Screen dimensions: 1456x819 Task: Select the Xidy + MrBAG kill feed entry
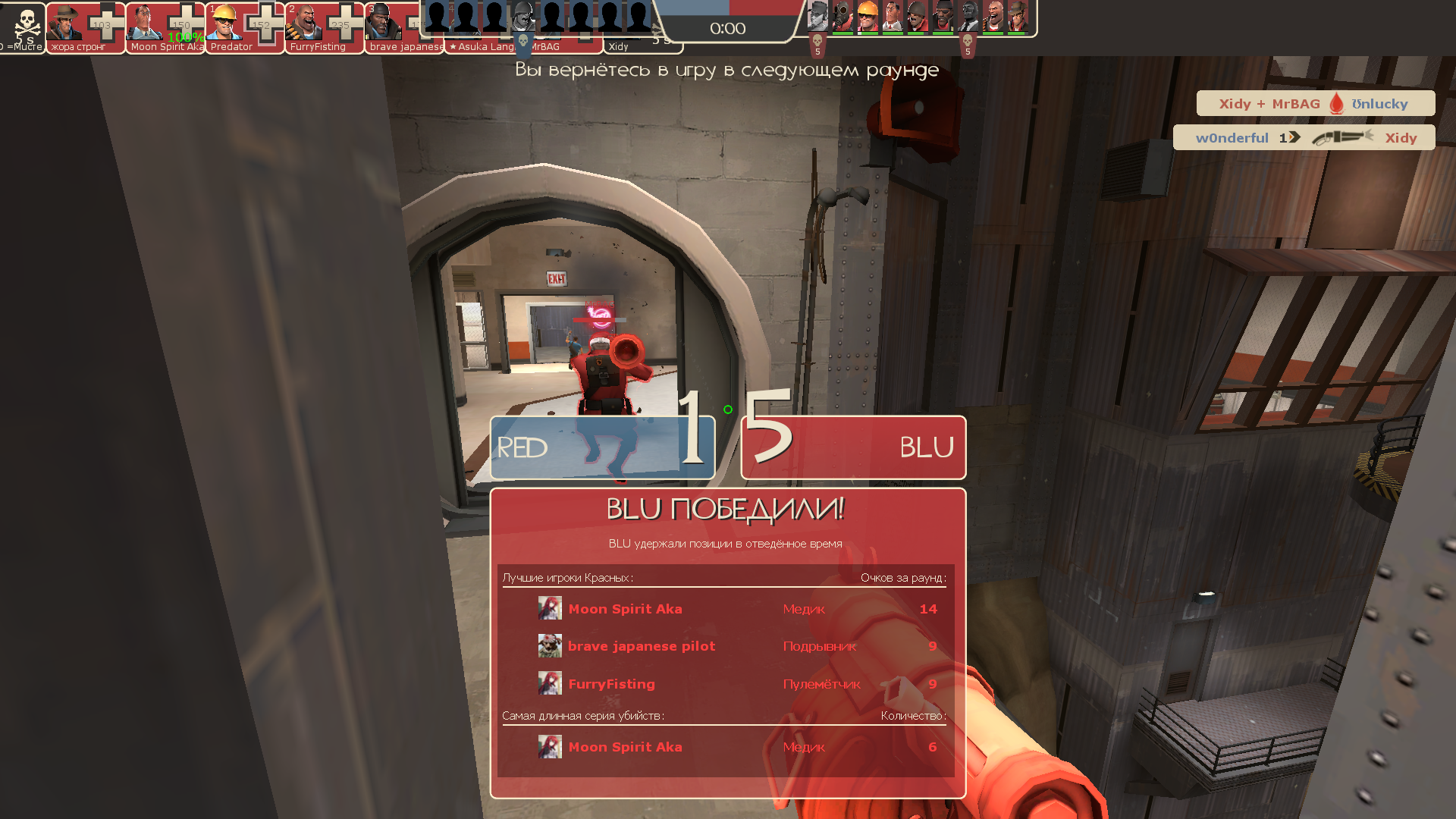1315,104
